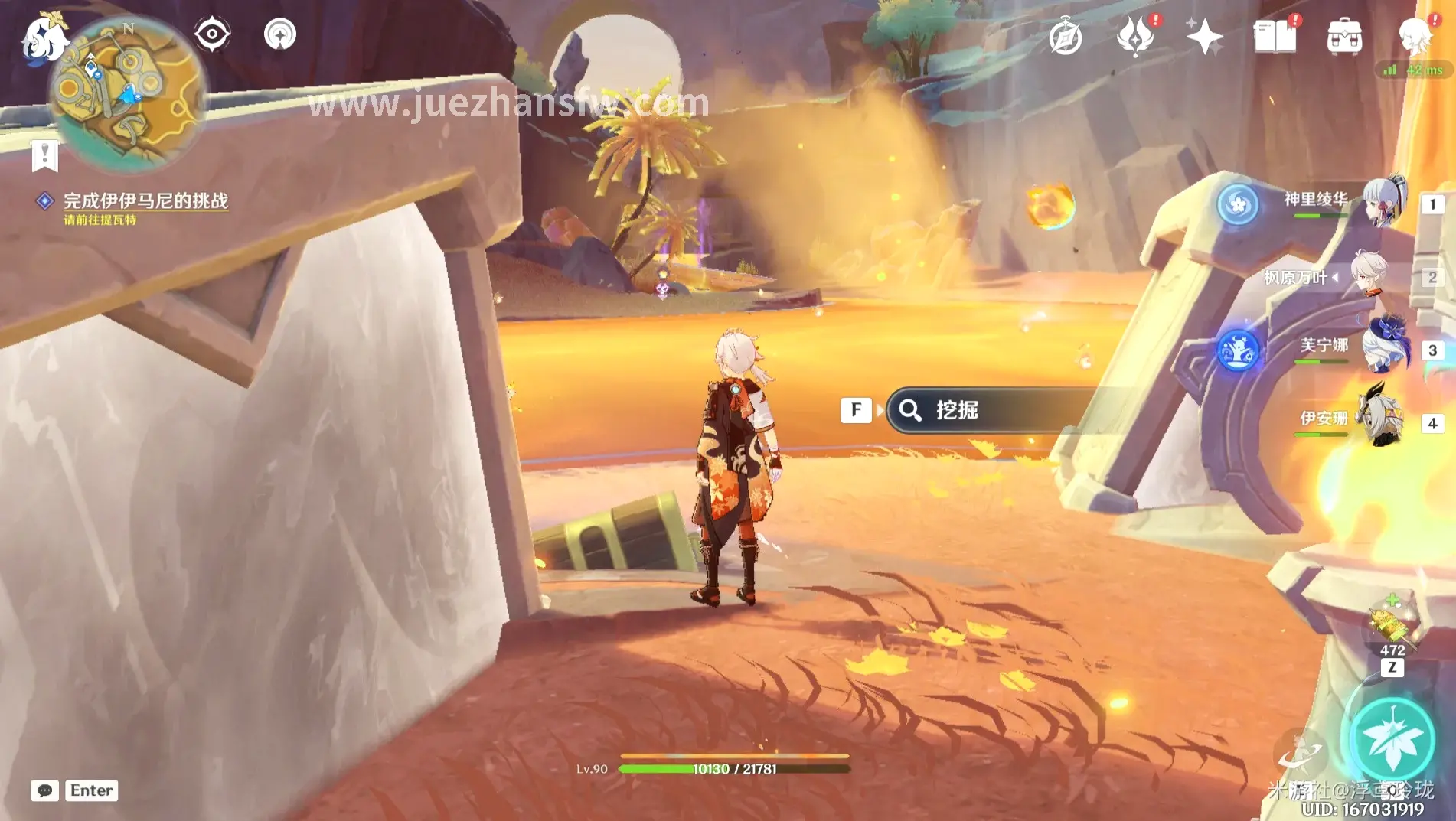Screen dimensions: 1456x821
Task: Open the circular minimap
Action: click(127, 93)
